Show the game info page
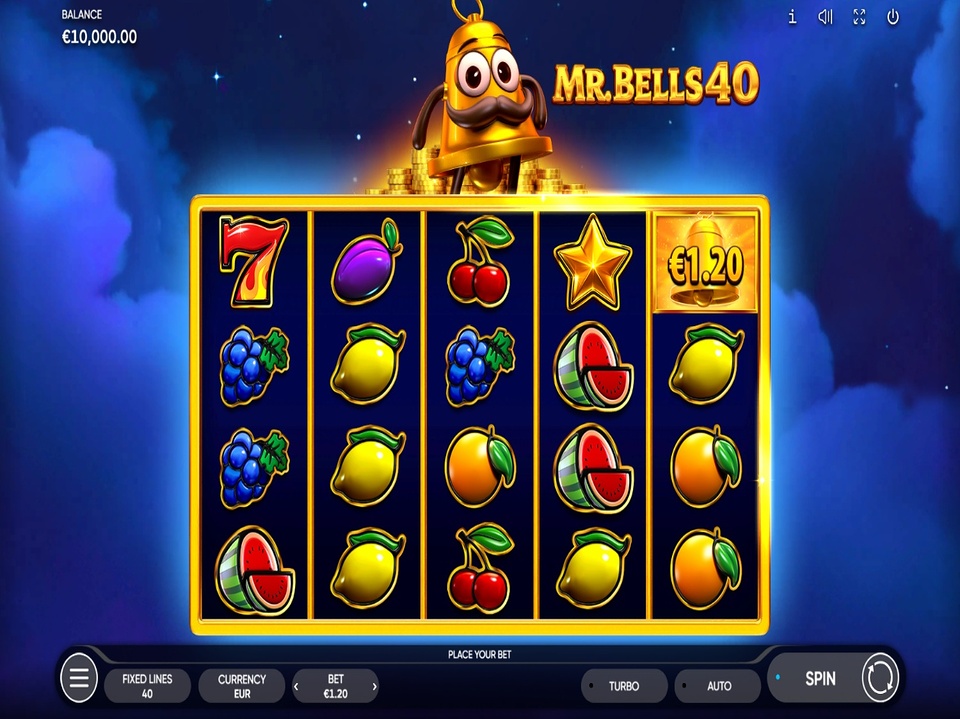The height and width of the screenshot is (719, 960). (x=792, y=17)
